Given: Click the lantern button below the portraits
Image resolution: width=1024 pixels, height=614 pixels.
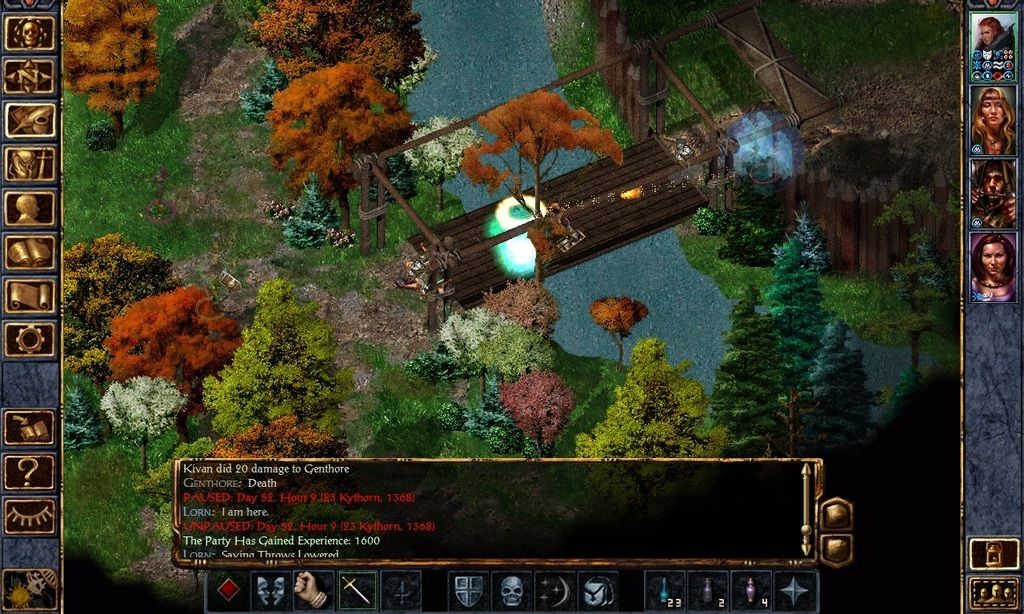Looking at the screenshot, I should (x=993, y=553).
